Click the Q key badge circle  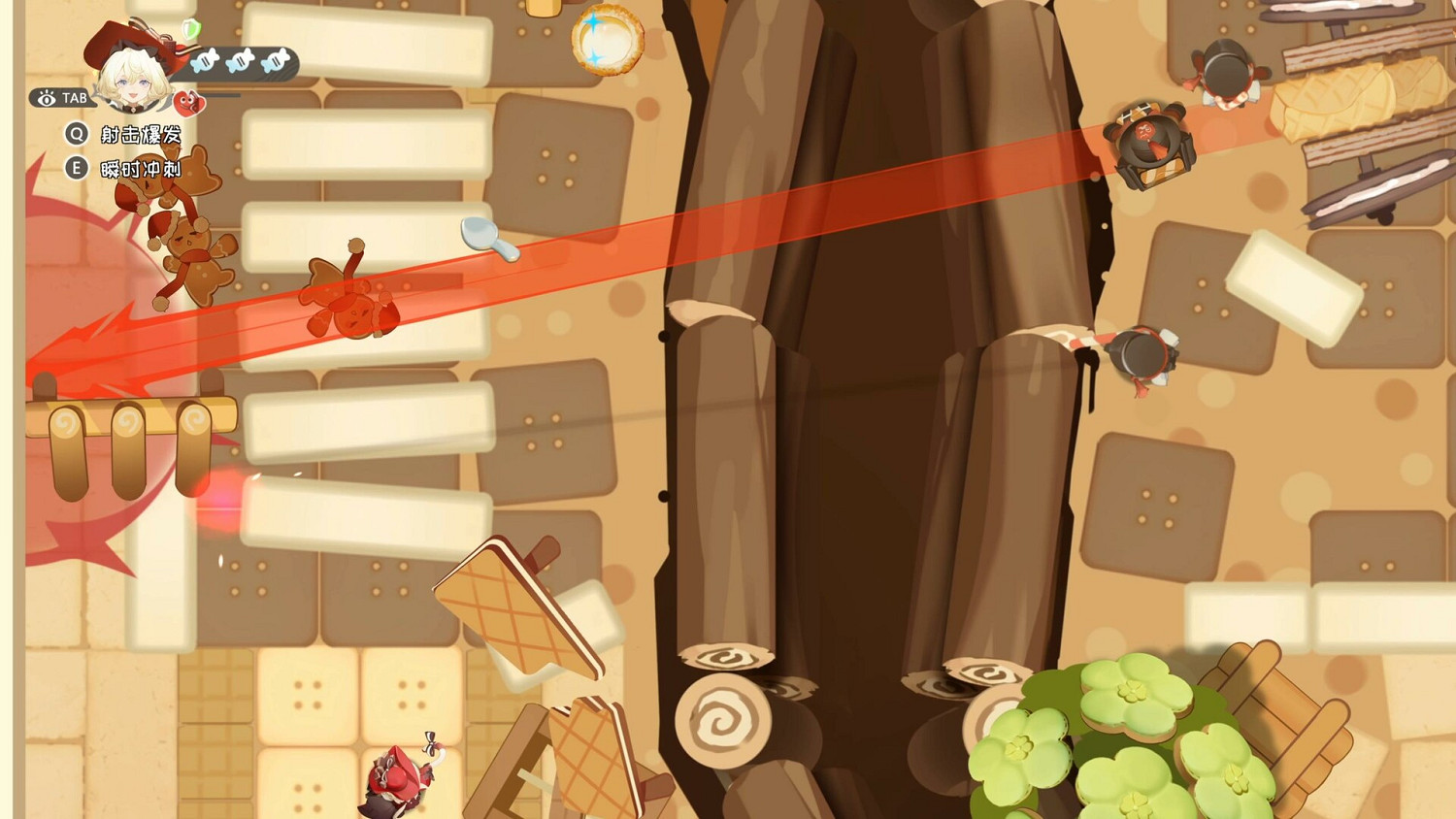(x=76, y=134)
